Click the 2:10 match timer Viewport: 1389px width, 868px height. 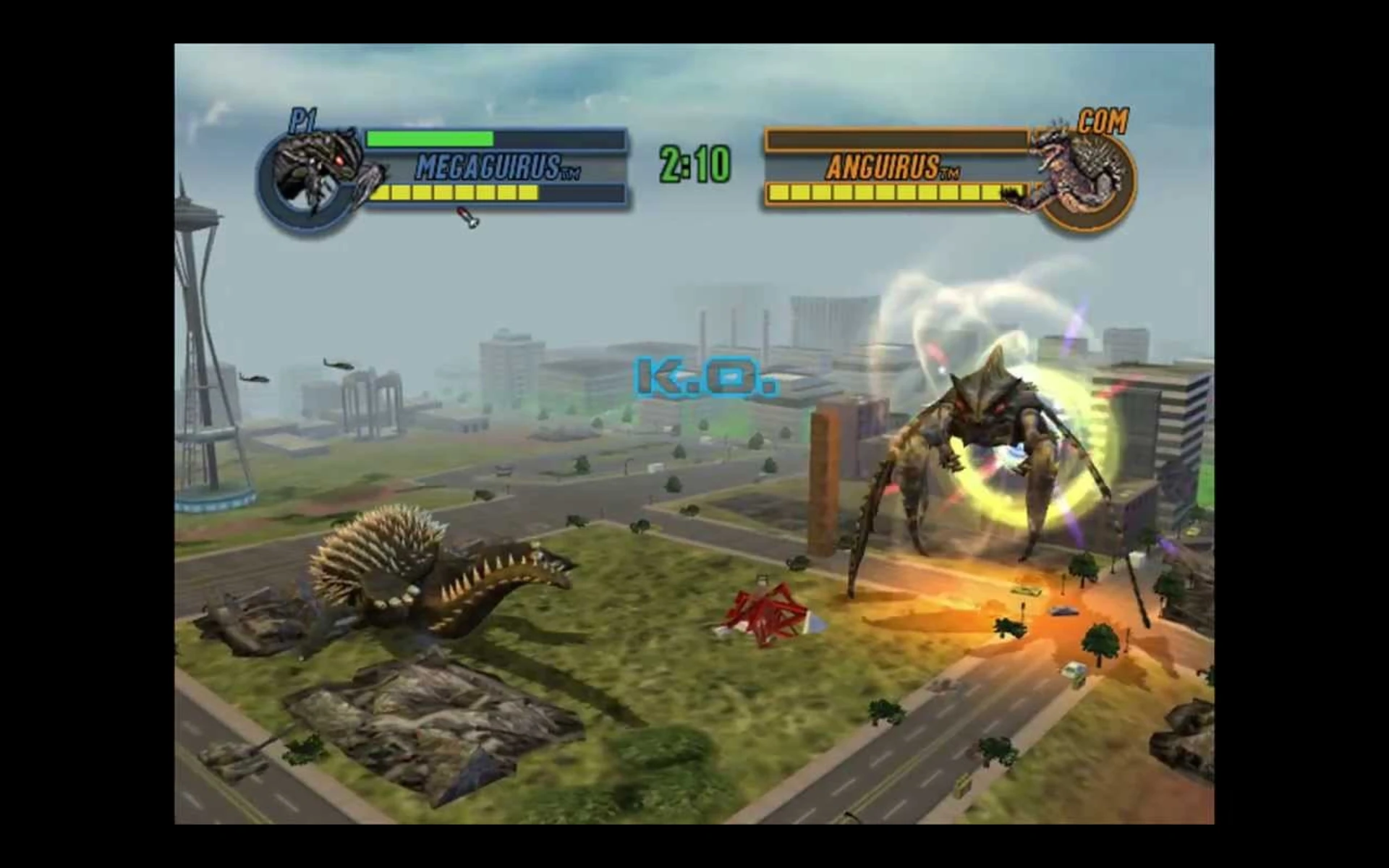(689, 165)
